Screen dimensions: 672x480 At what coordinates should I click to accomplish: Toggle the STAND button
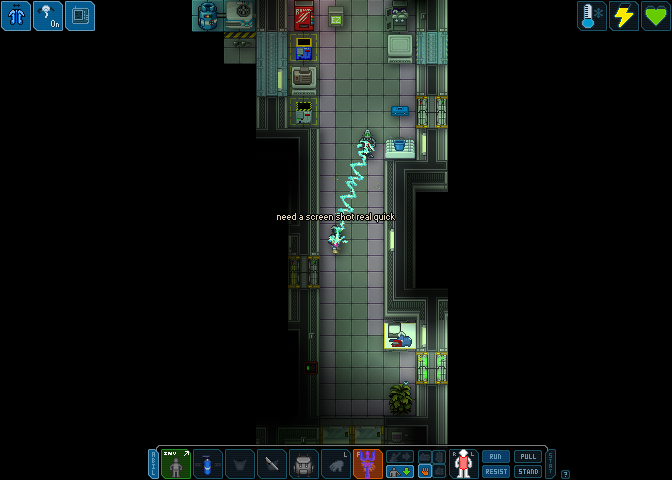(x=528, y=471)
